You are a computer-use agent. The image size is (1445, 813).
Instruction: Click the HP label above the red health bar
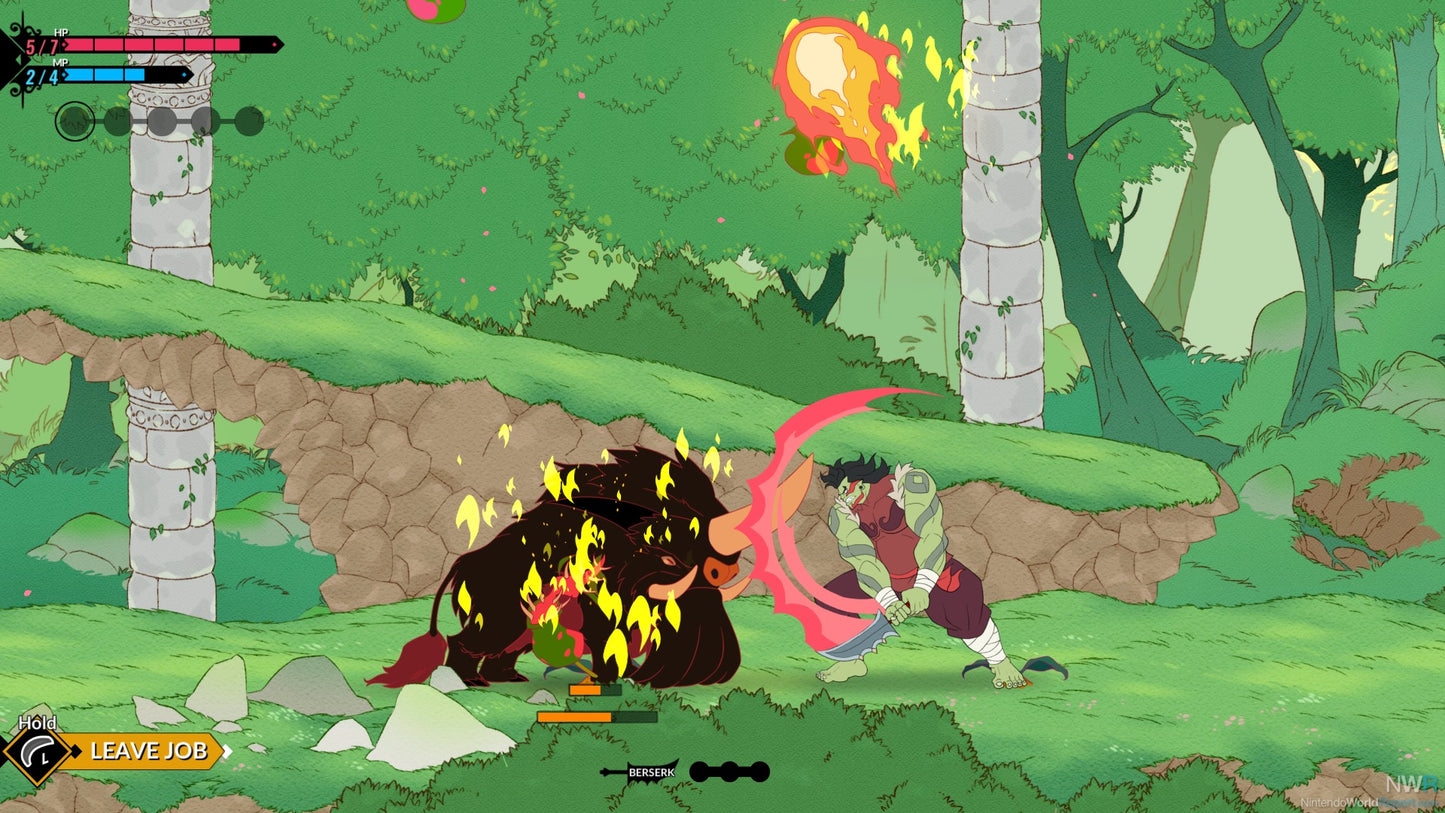click(60, 32)
